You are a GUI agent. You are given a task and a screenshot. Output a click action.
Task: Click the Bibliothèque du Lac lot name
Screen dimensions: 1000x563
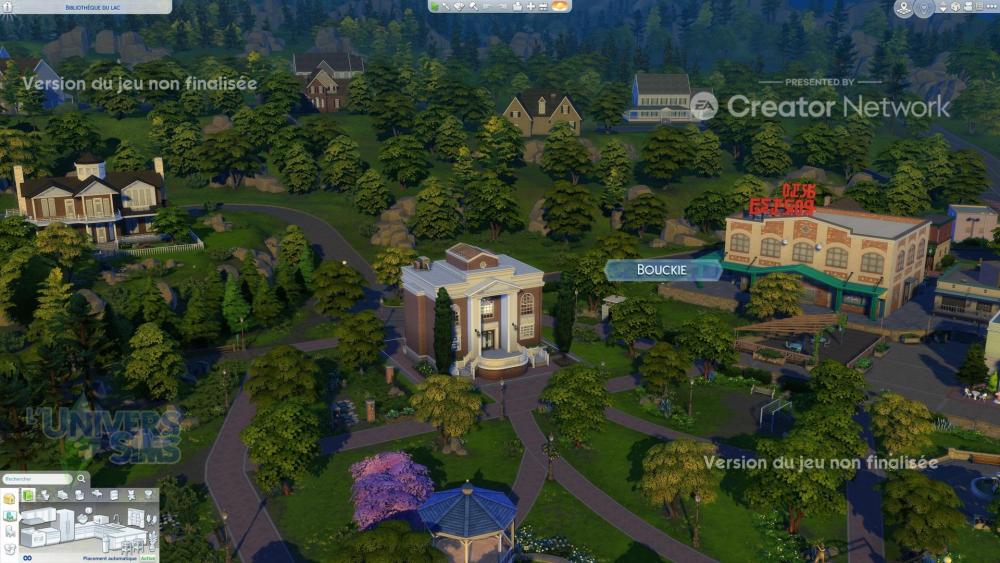coord(85,6)
